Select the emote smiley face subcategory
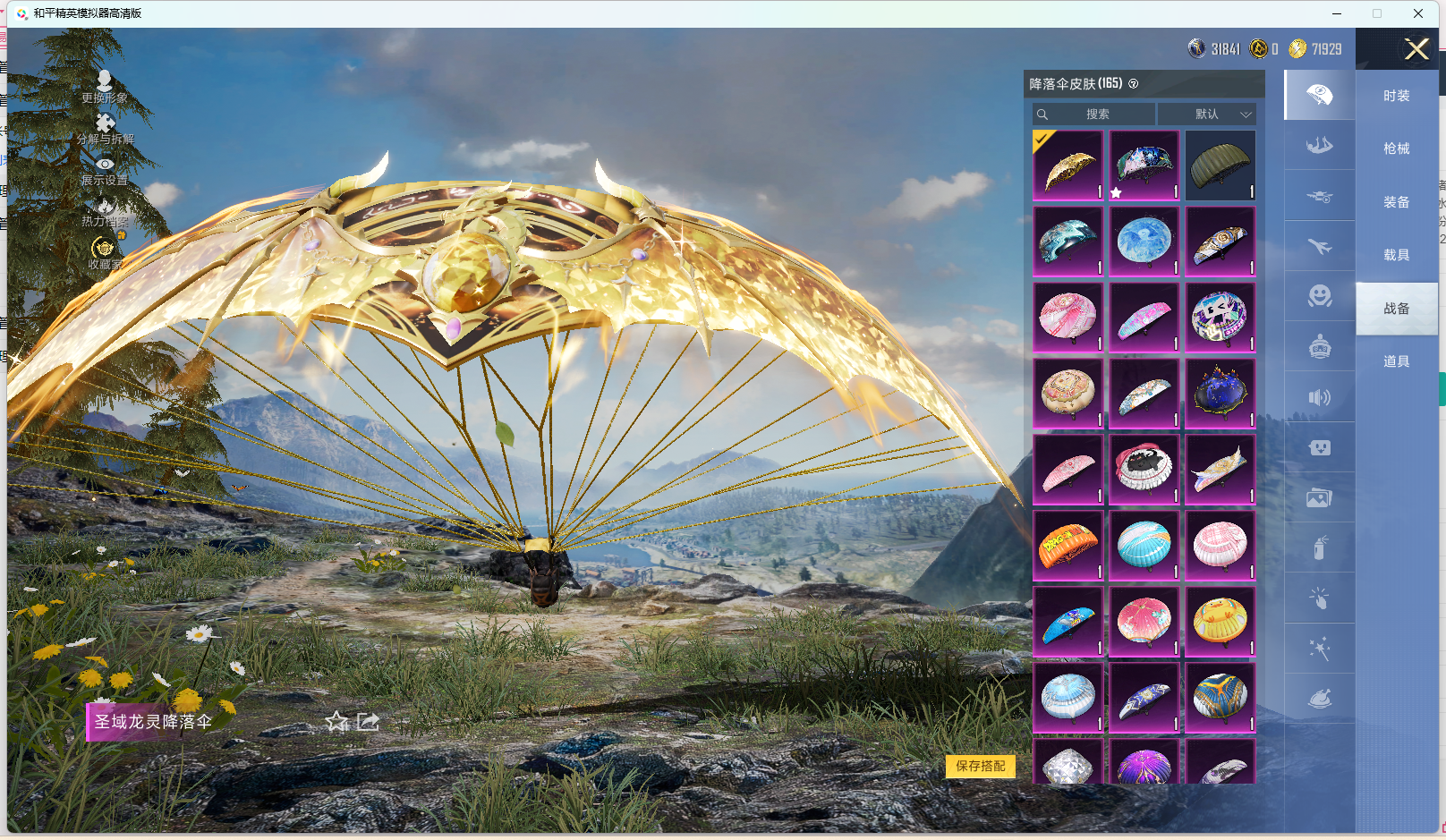This screenshot has width=1446, height=840. point(1320,296)
